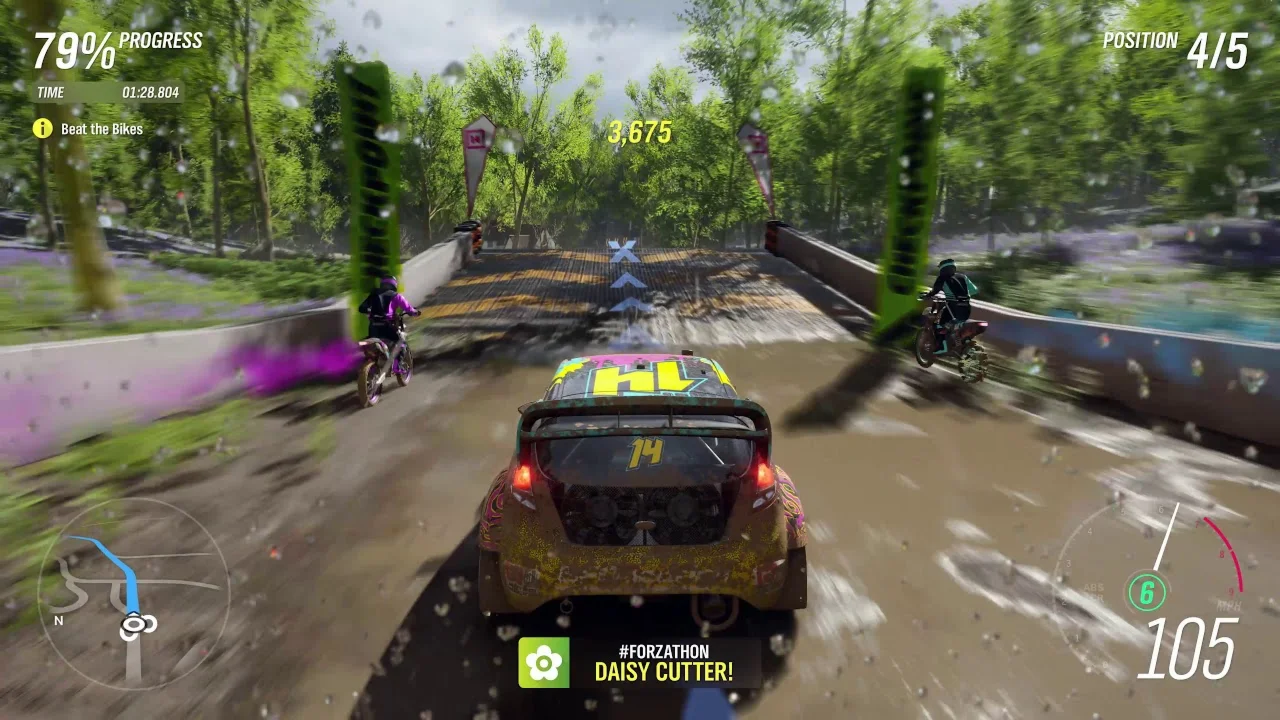Select the player marker on the minimap
Viewport: 1280px width, 720px height.
(x=137, y=625)
